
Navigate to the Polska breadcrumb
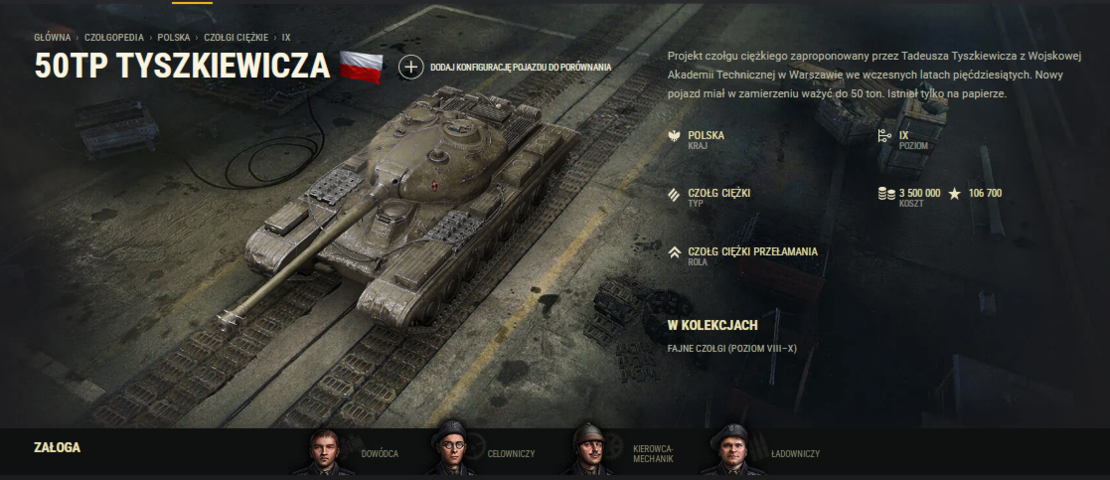point(174,37)
